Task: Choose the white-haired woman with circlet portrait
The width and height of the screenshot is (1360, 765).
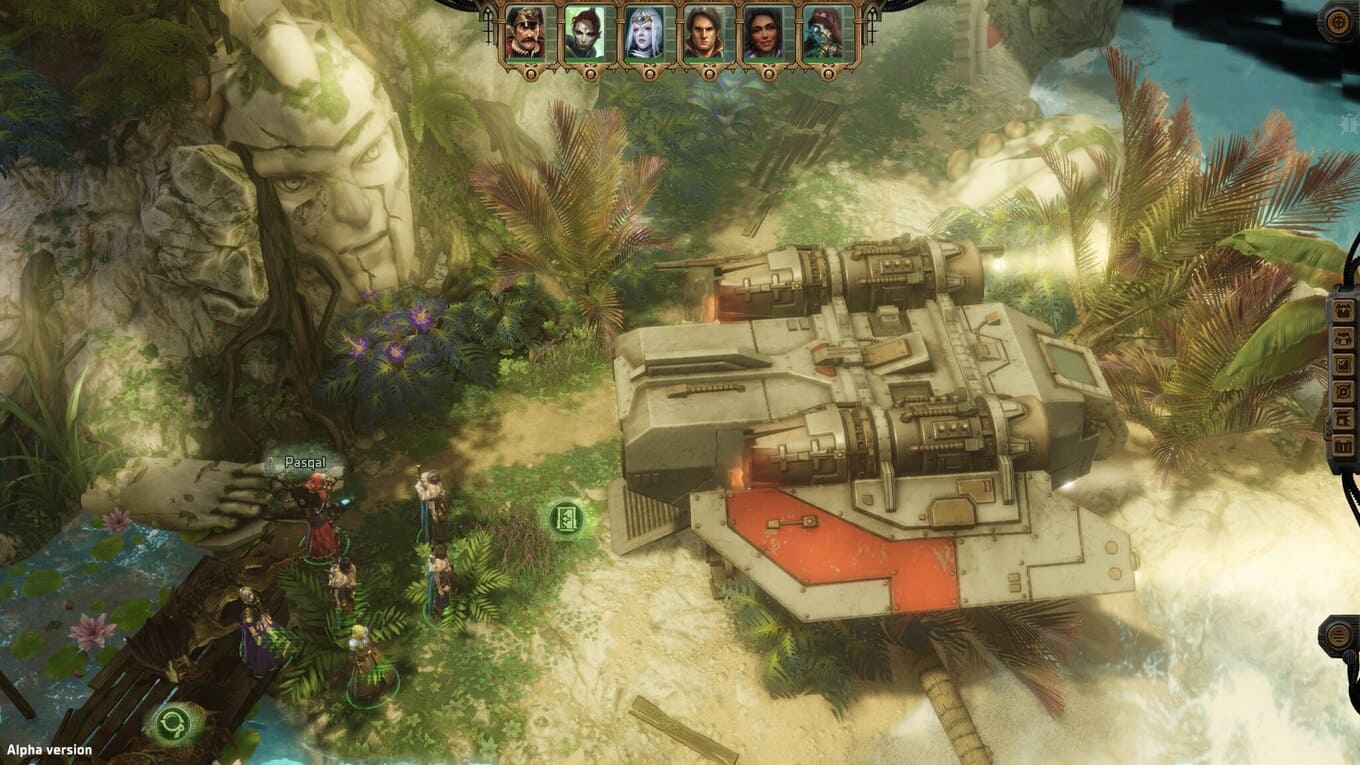Action: click(x=643, y=34)
